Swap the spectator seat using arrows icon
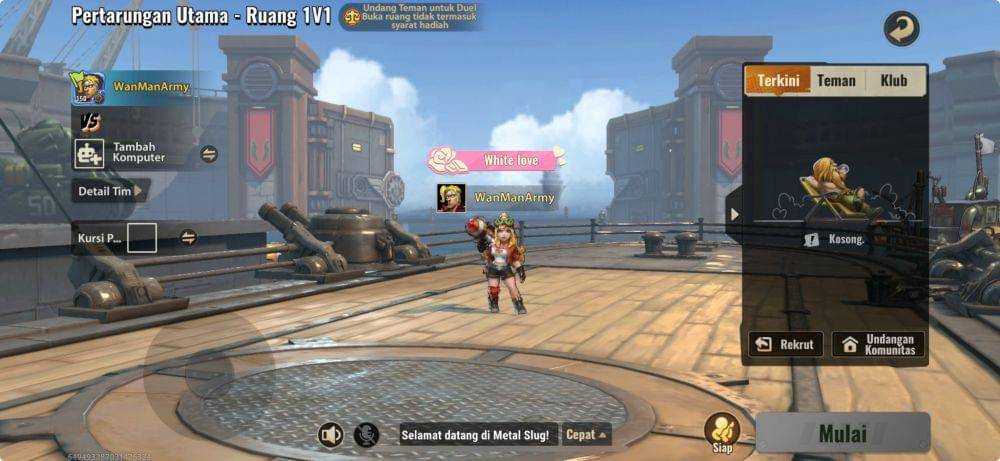1000x461 pixels. [188, 238]
